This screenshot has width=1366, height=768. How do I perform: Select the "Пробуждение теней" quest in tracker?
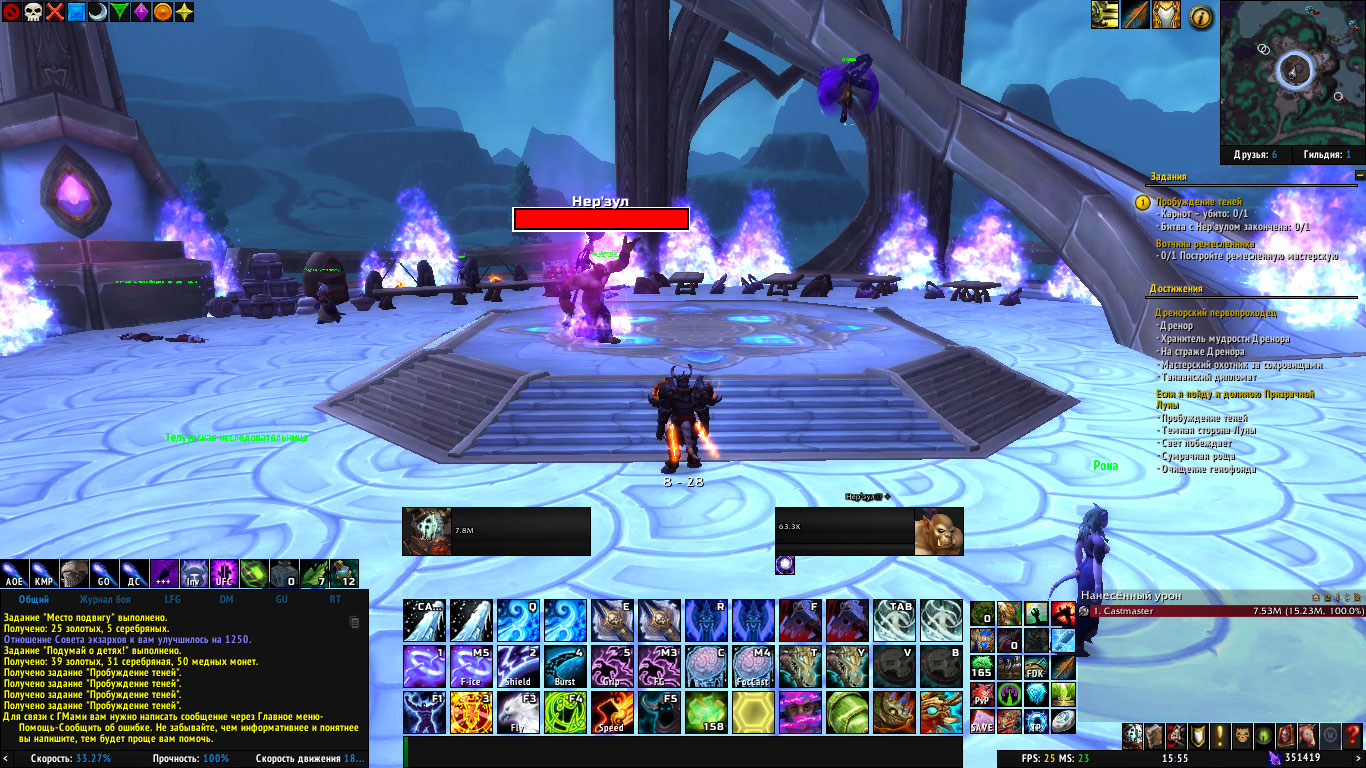(x=1199, y=201)
